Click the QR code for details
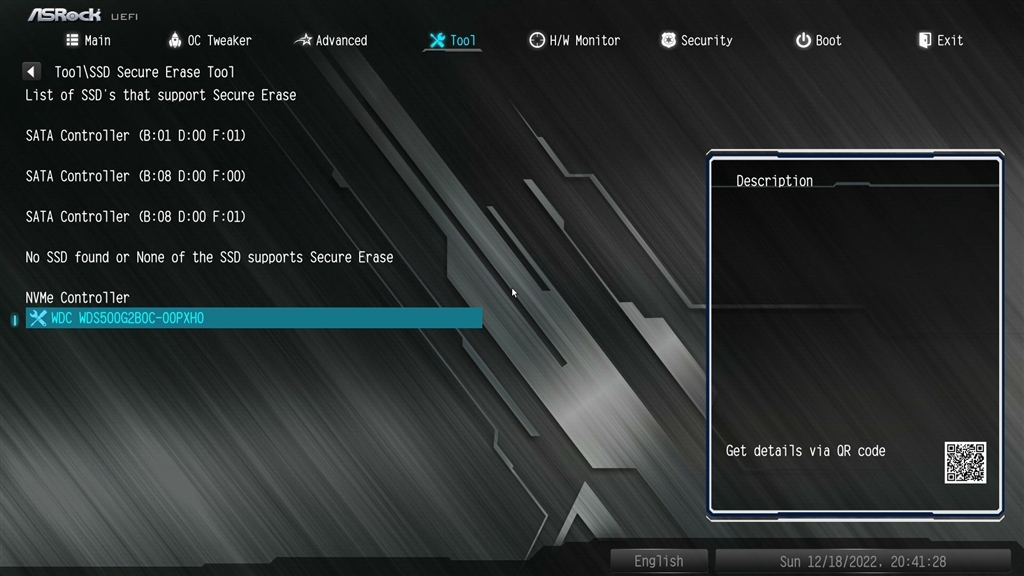This screenshot has width=1024, height=576. [965, 463]
